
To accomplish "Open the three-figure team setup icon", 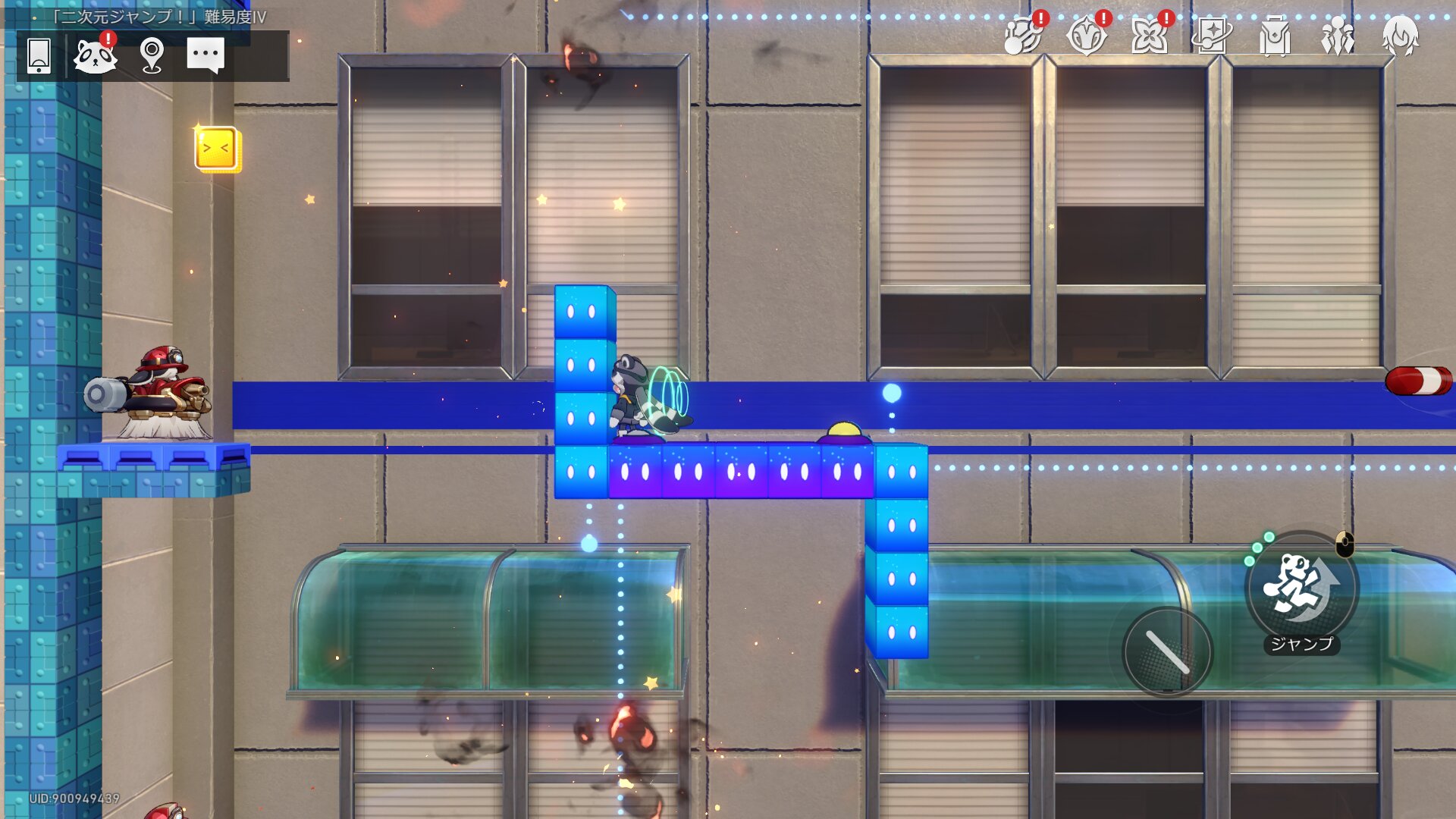I will pos(1338,36).
